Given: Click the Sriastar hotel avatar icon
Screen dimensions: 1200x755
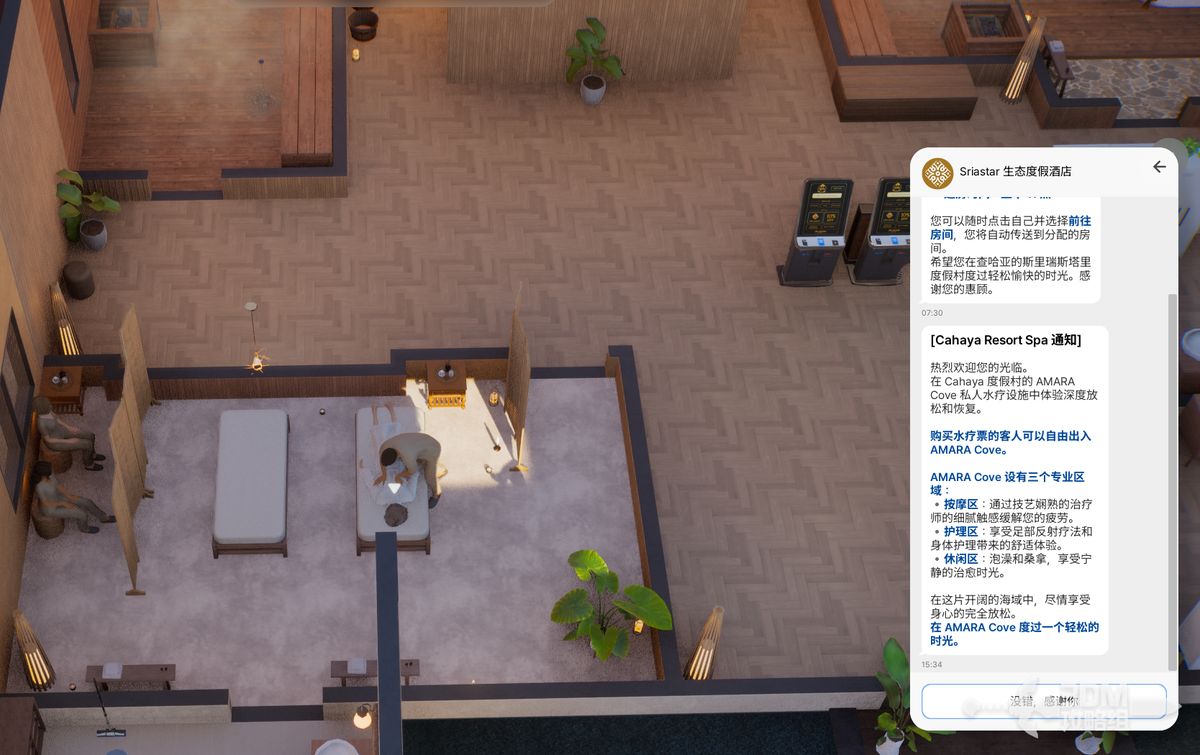Looking at the screenshot, I should coord(937,172).
